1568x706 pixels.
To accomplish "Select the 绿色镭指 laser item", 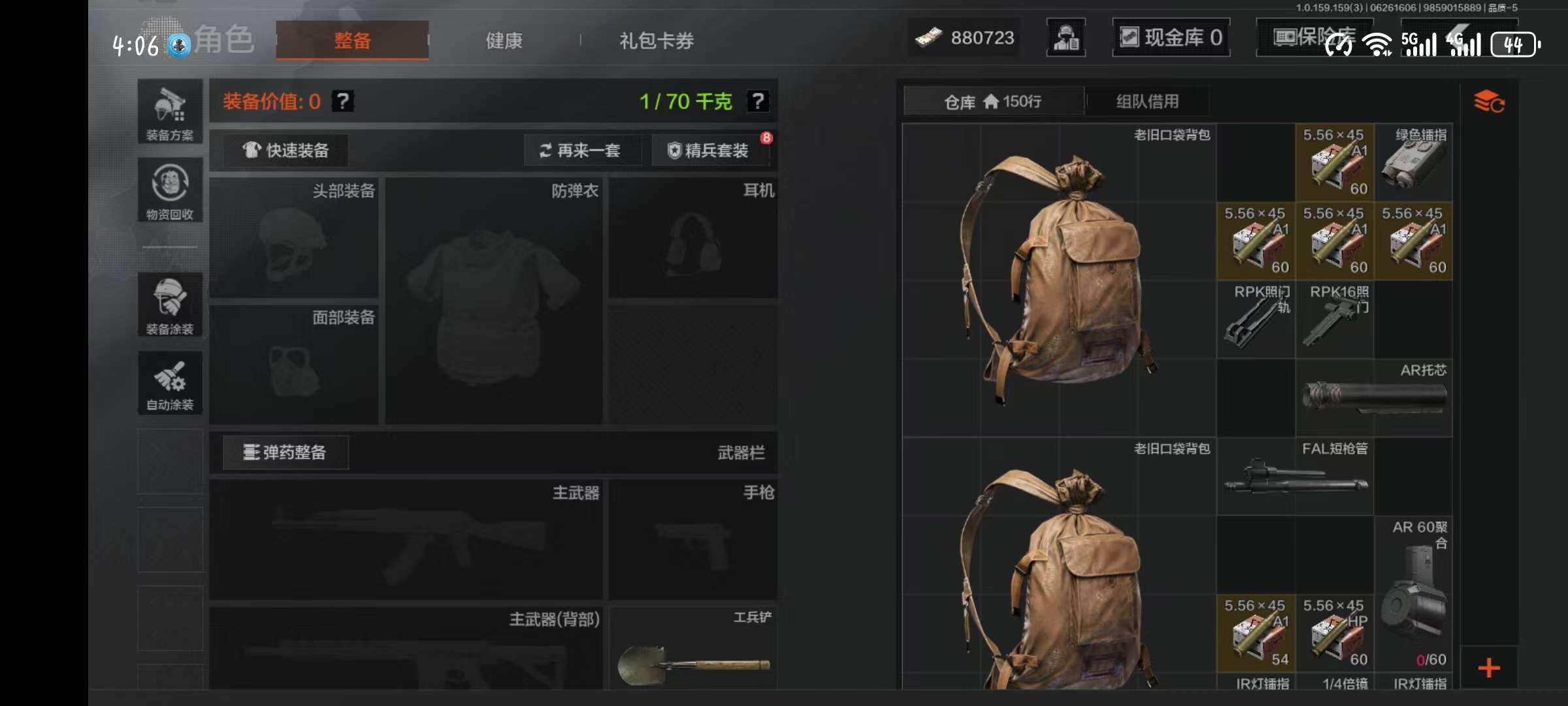I will (1413, 163).
